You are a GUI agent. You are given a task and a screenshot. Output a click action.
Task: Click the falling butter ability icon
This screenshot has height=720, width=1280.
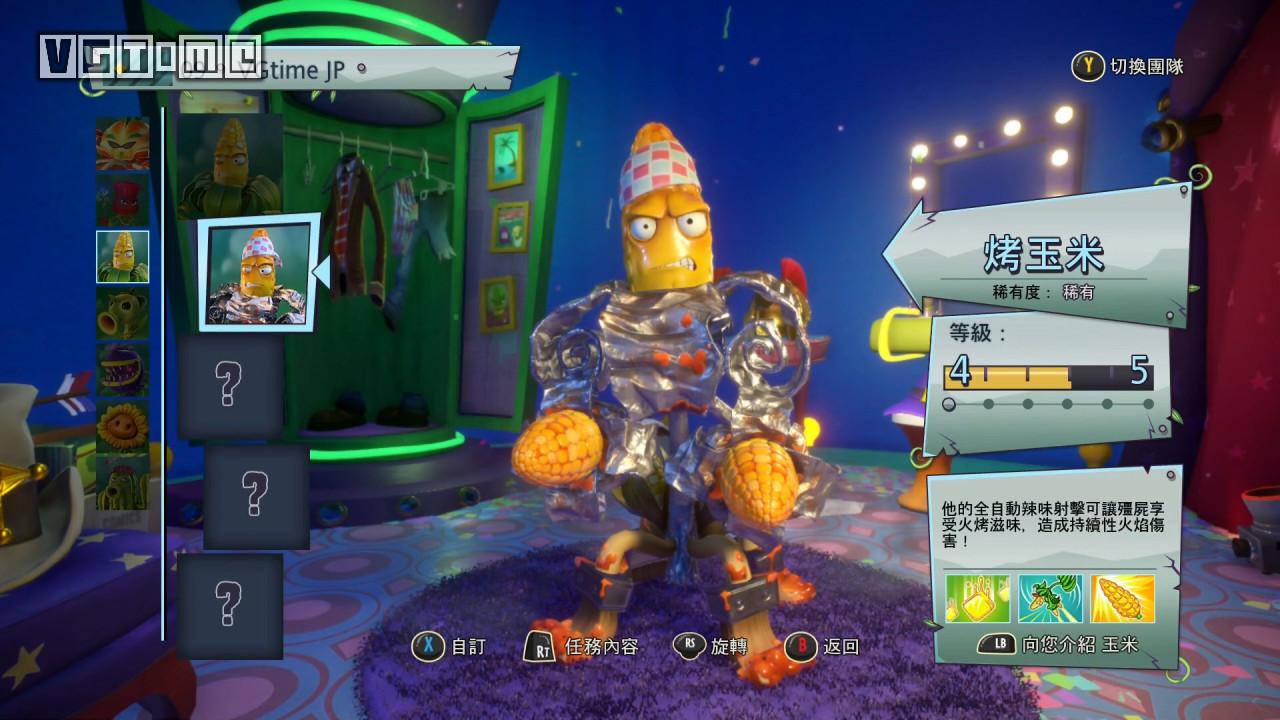[x=978, y=598]
